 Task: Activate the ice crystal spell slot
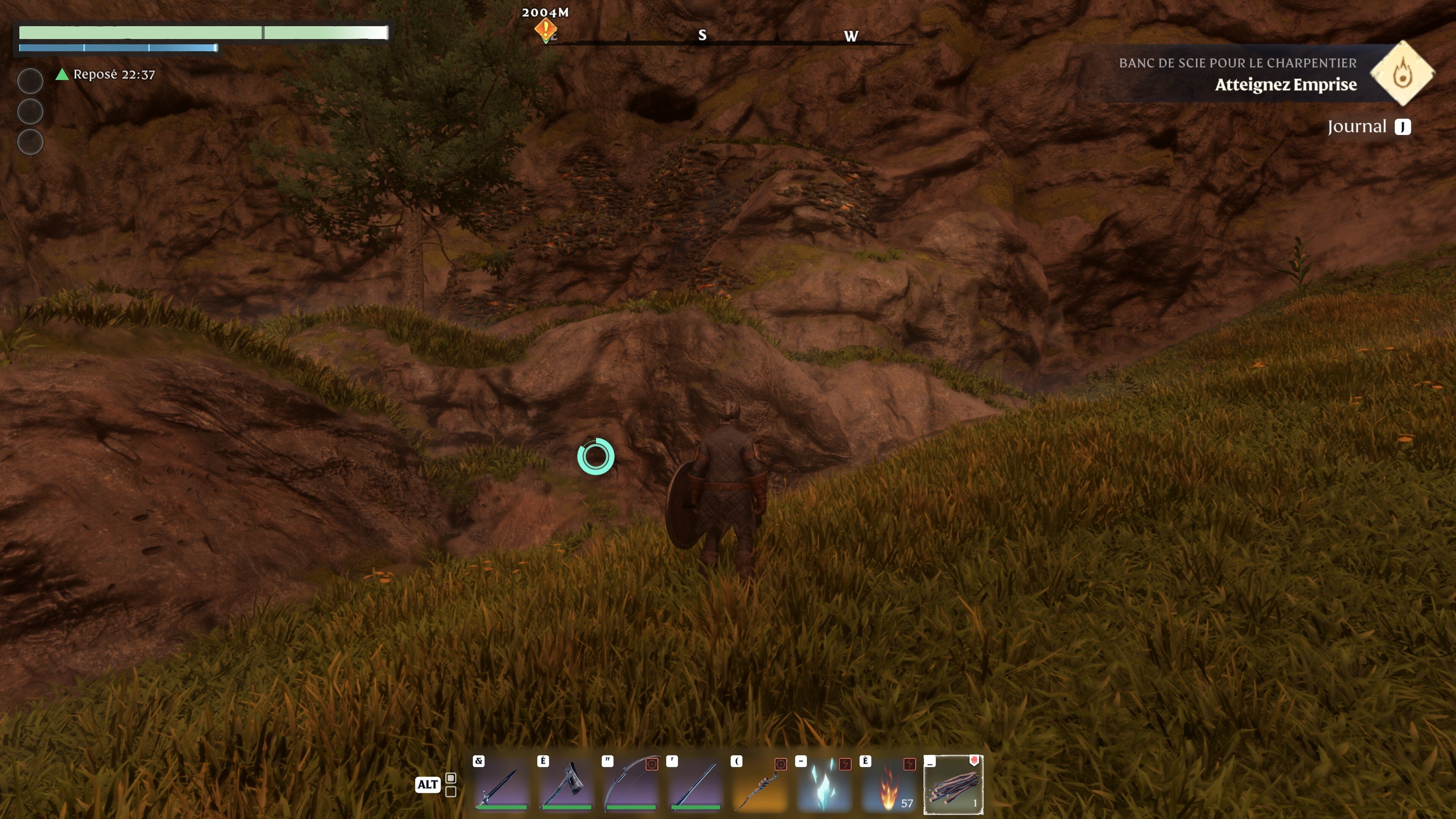coord(824,784)
